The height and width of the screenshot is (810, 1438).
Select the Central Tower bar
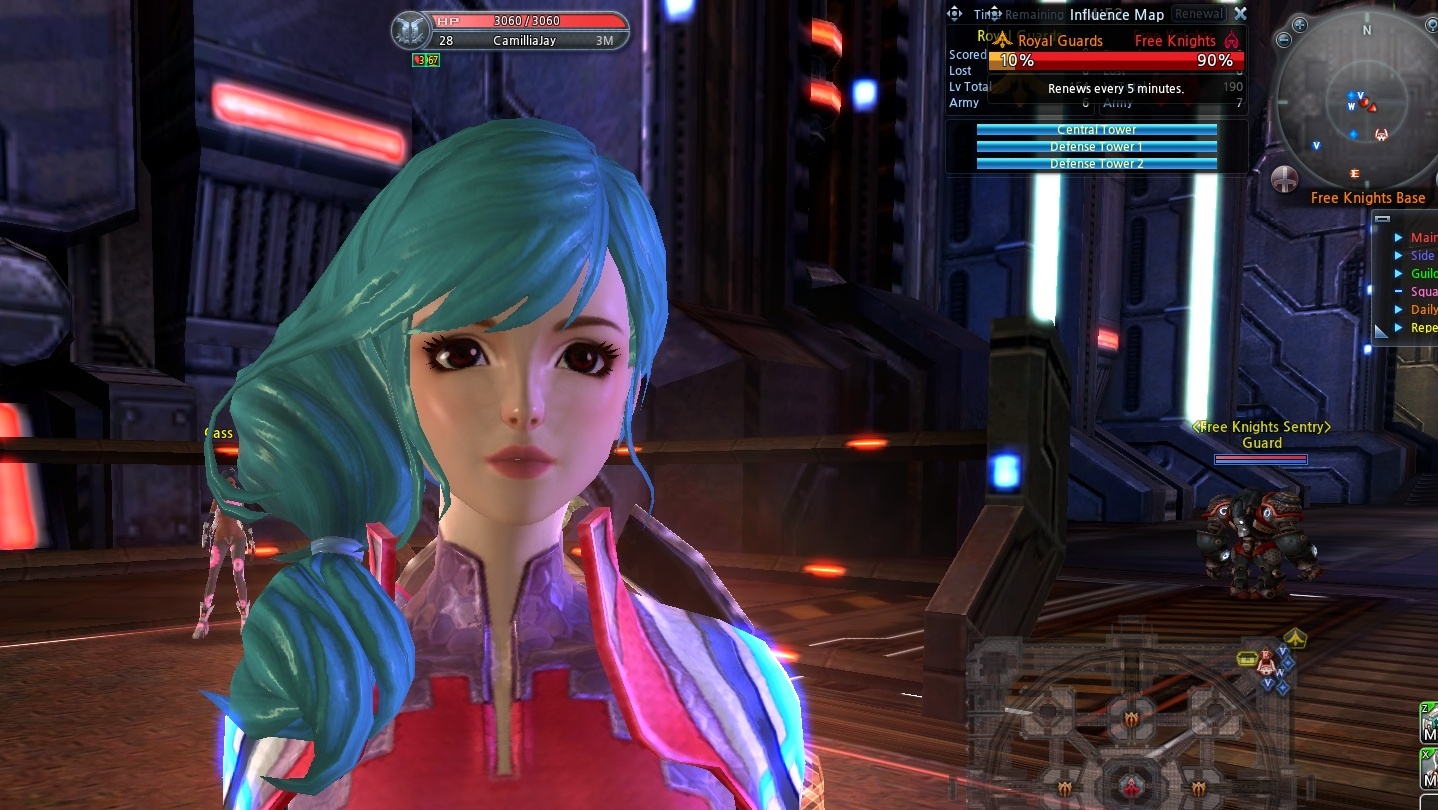click(x=1096, y=130)
